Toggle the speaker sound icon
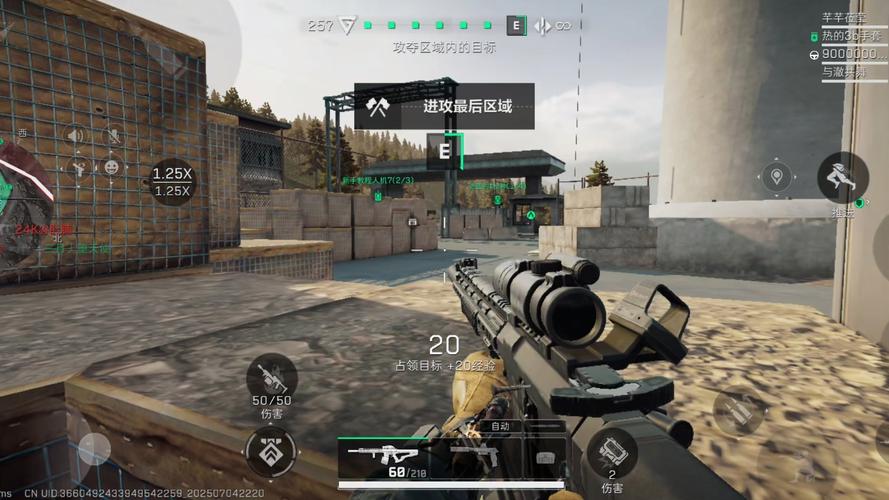889x500 pixels. tap(75, 135)
